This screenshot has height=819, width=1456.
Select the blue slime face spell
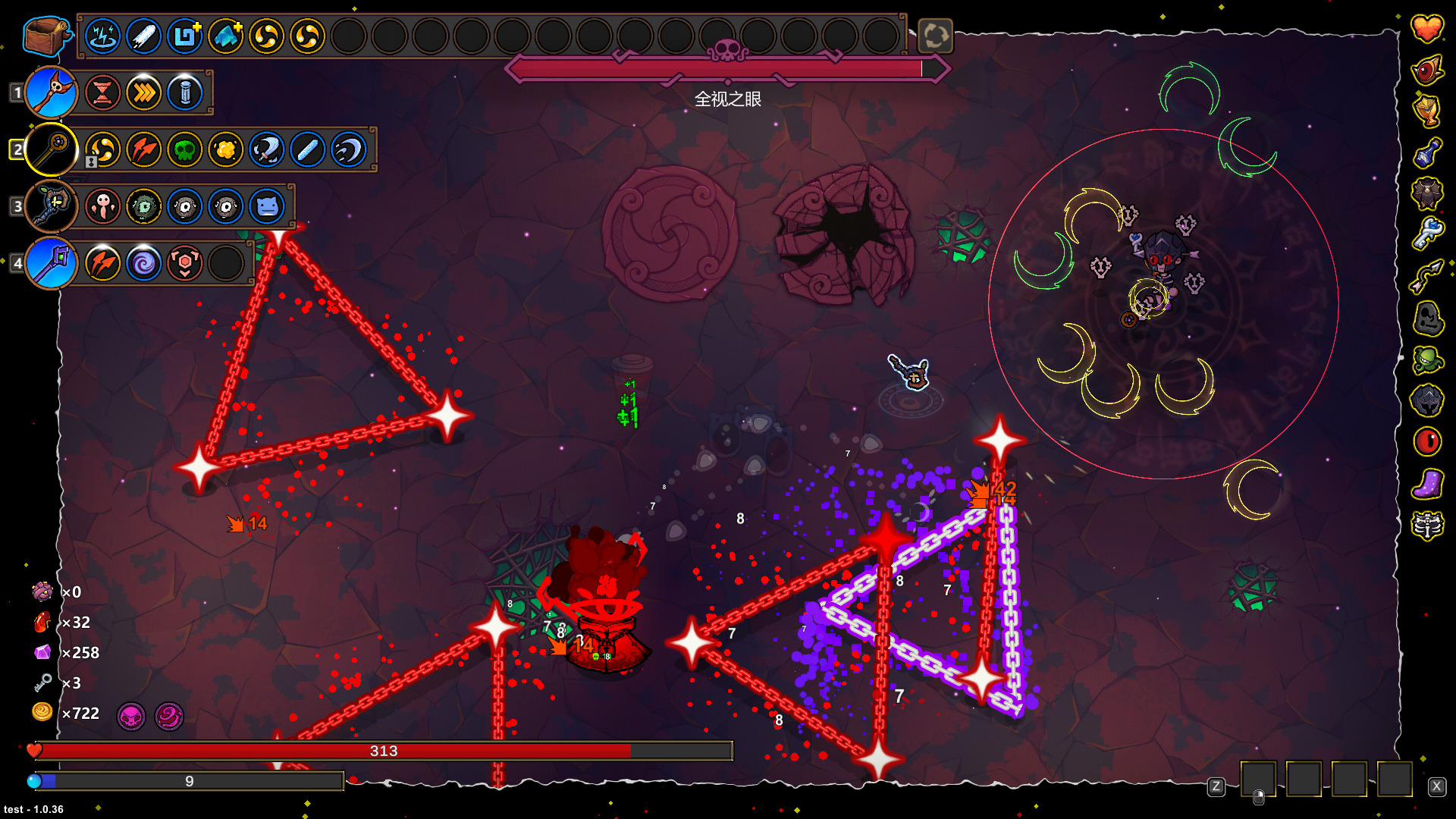267,206
